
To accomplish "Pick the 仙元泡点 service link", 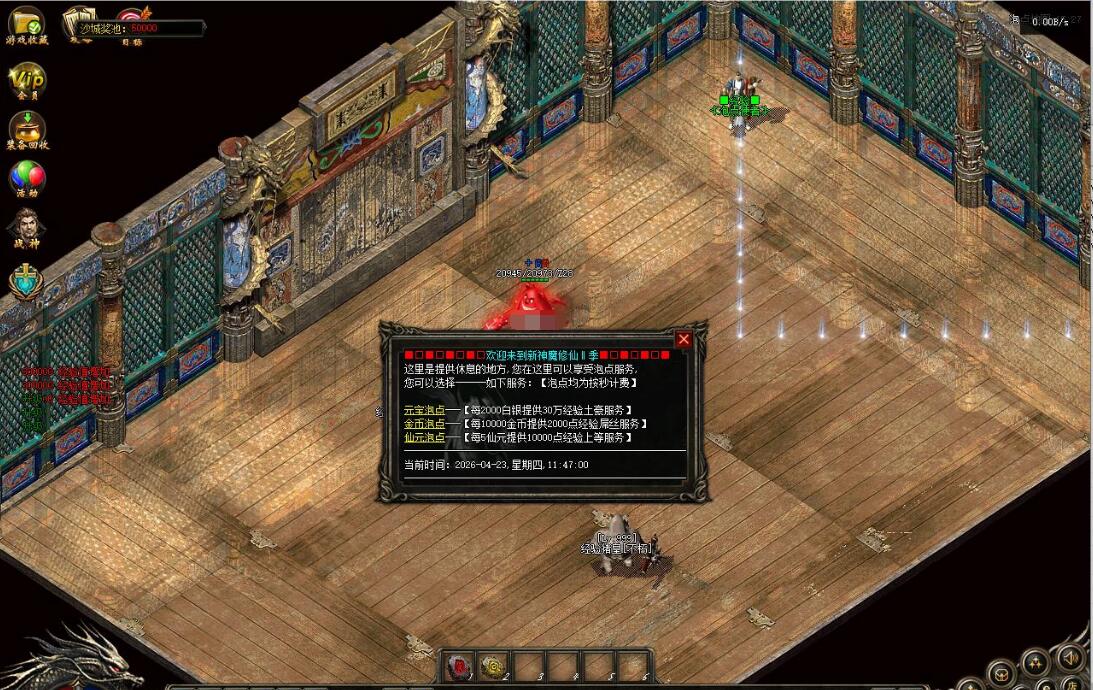I will [x=424, y=437].
